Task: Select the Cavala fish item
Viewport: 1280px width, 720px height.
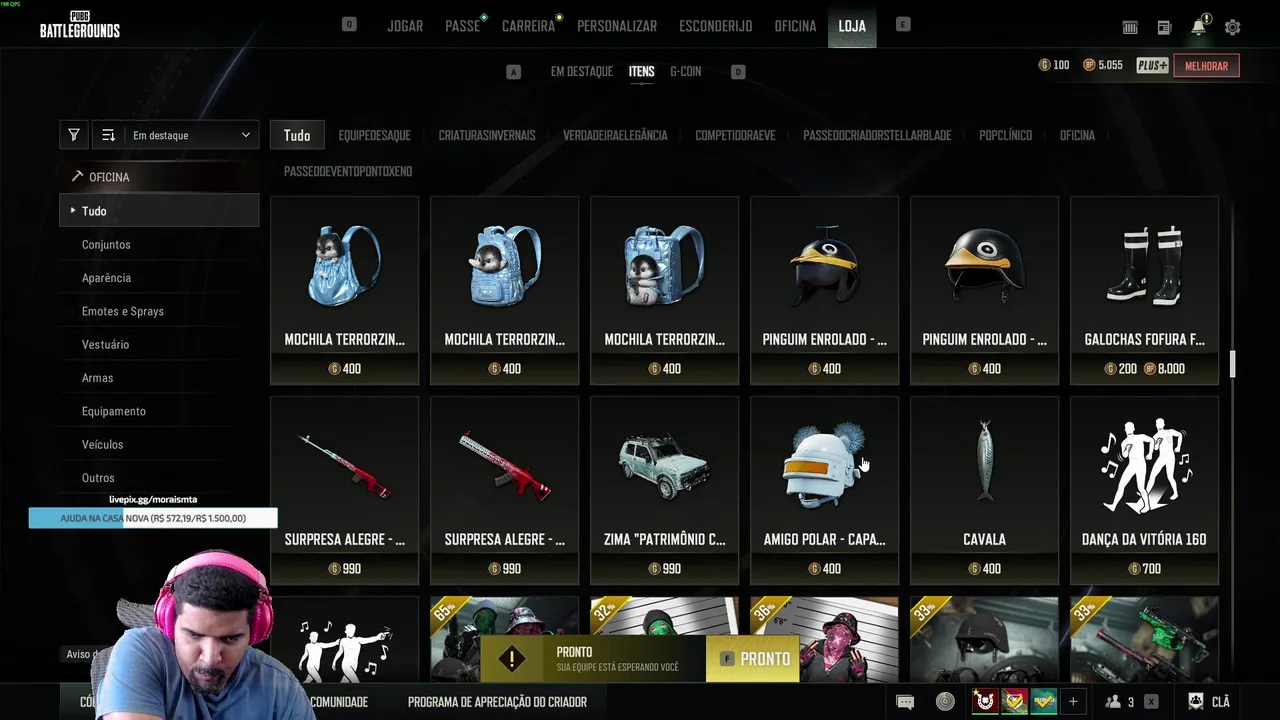Action: 984,490
